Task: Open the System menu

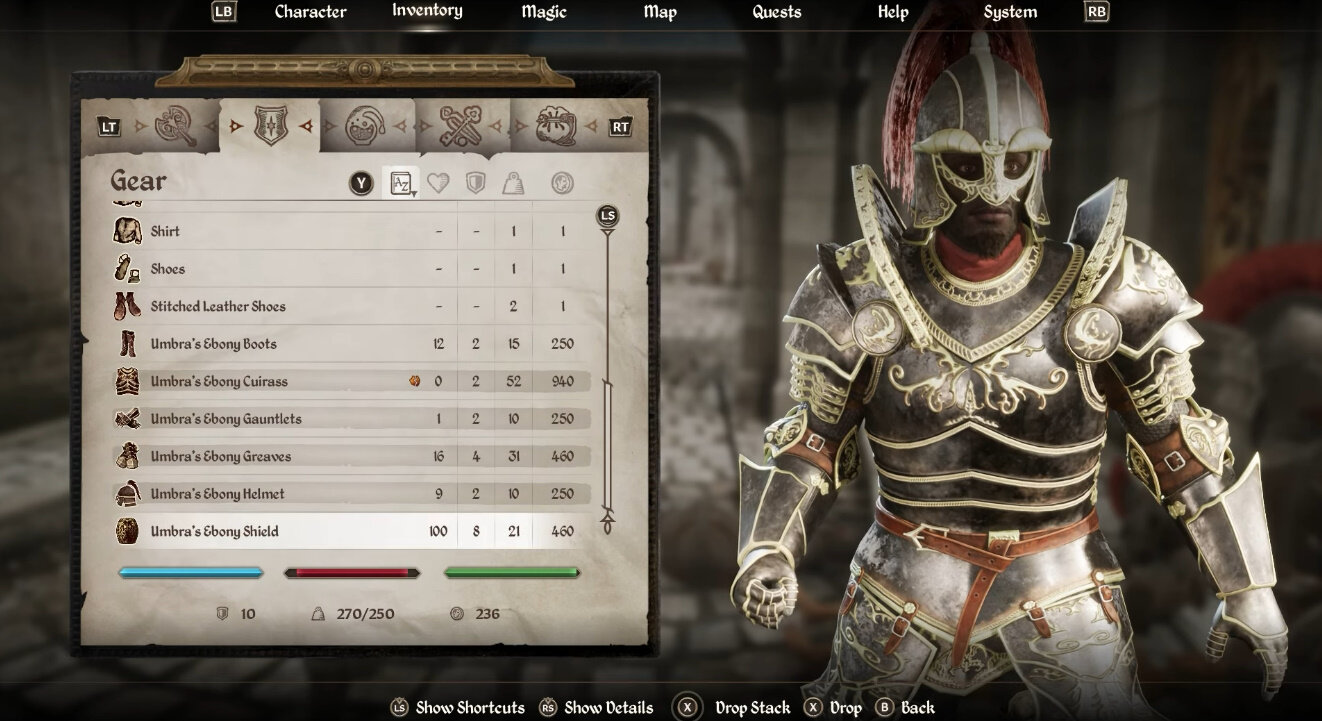Action: point(1009,12)
